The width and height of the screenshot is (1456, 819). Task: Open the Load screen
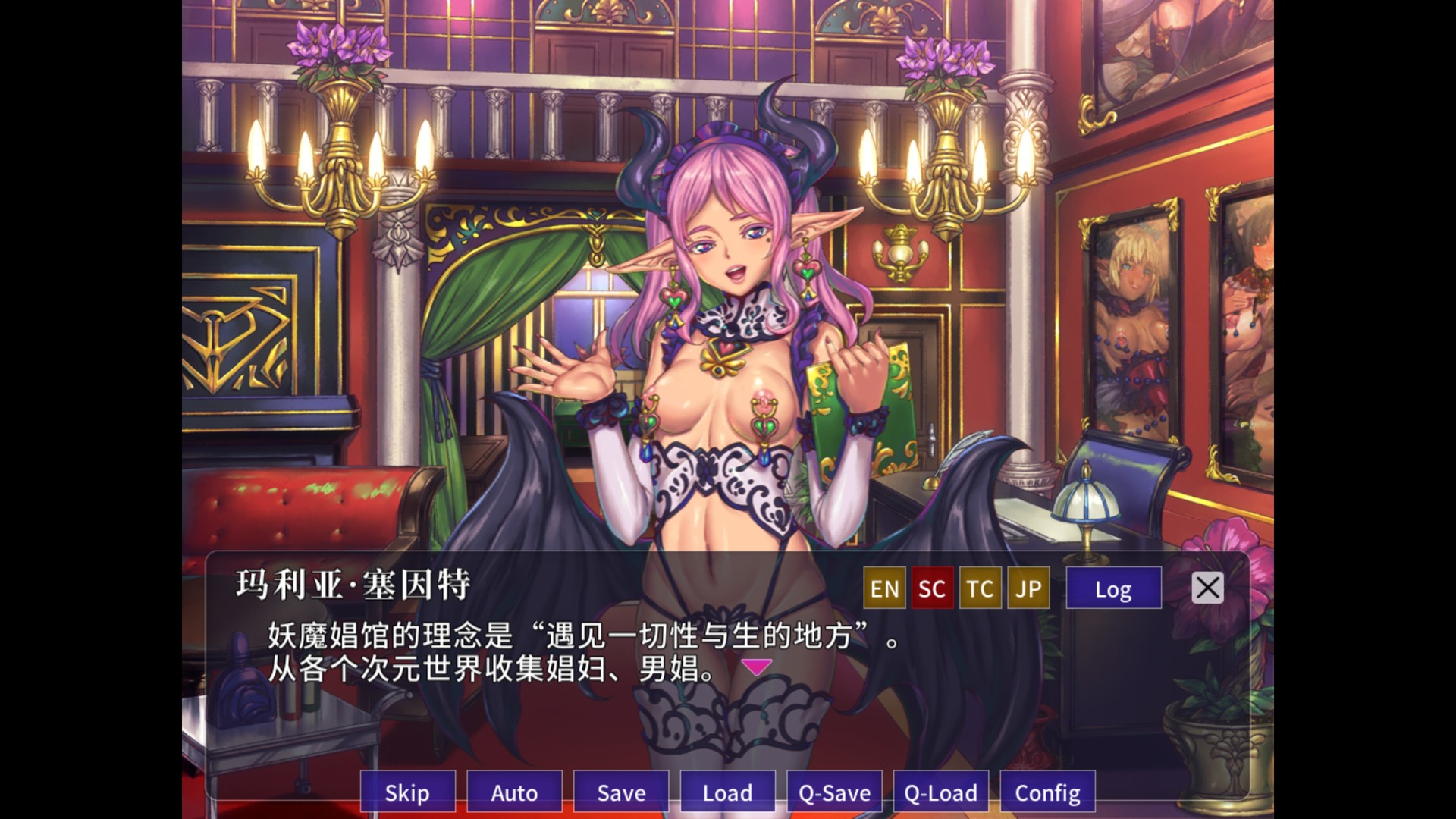(727, 792)
